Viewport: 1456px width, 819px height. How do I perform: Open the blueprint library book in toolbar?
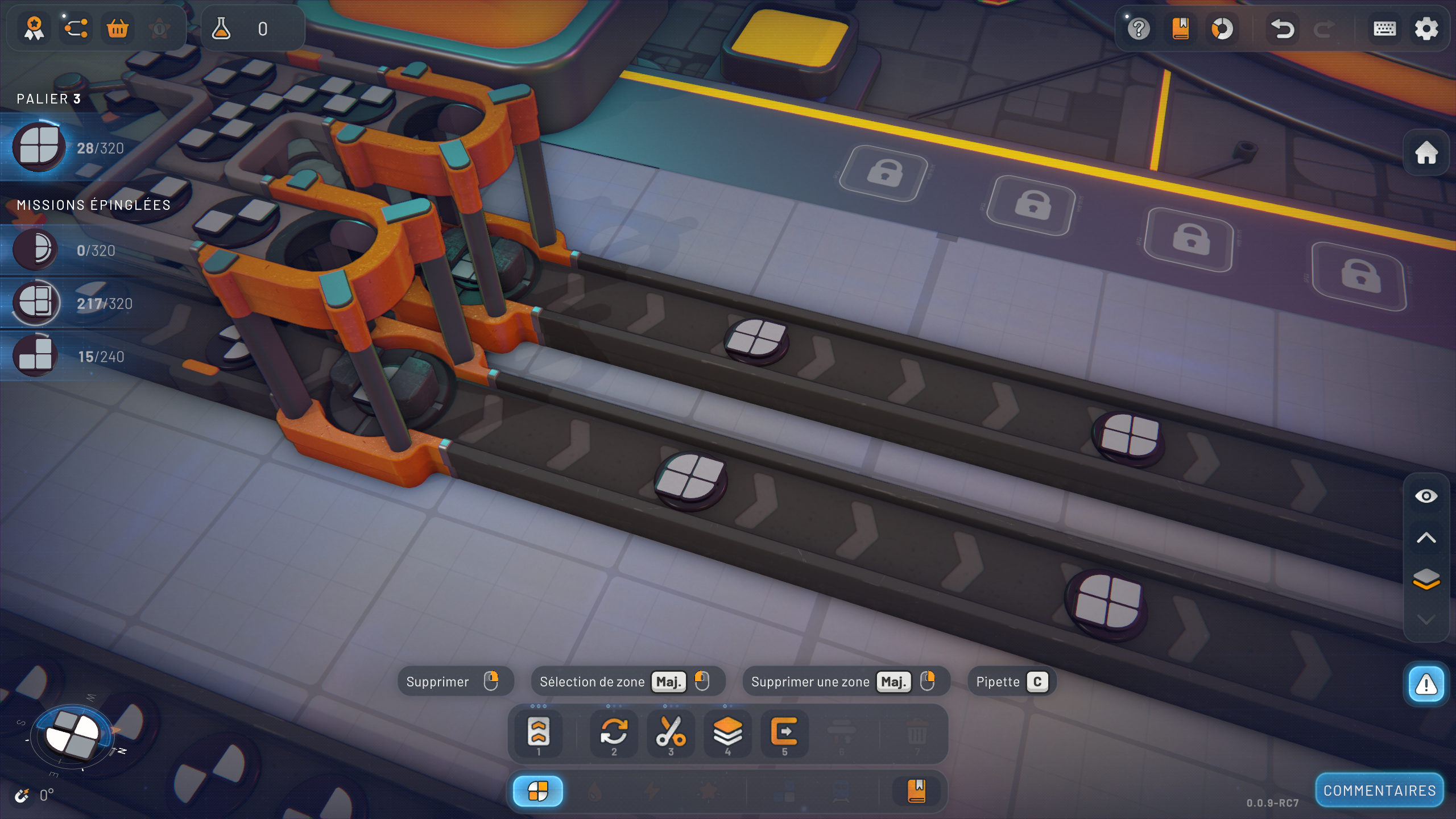click(x=916, y=791)
